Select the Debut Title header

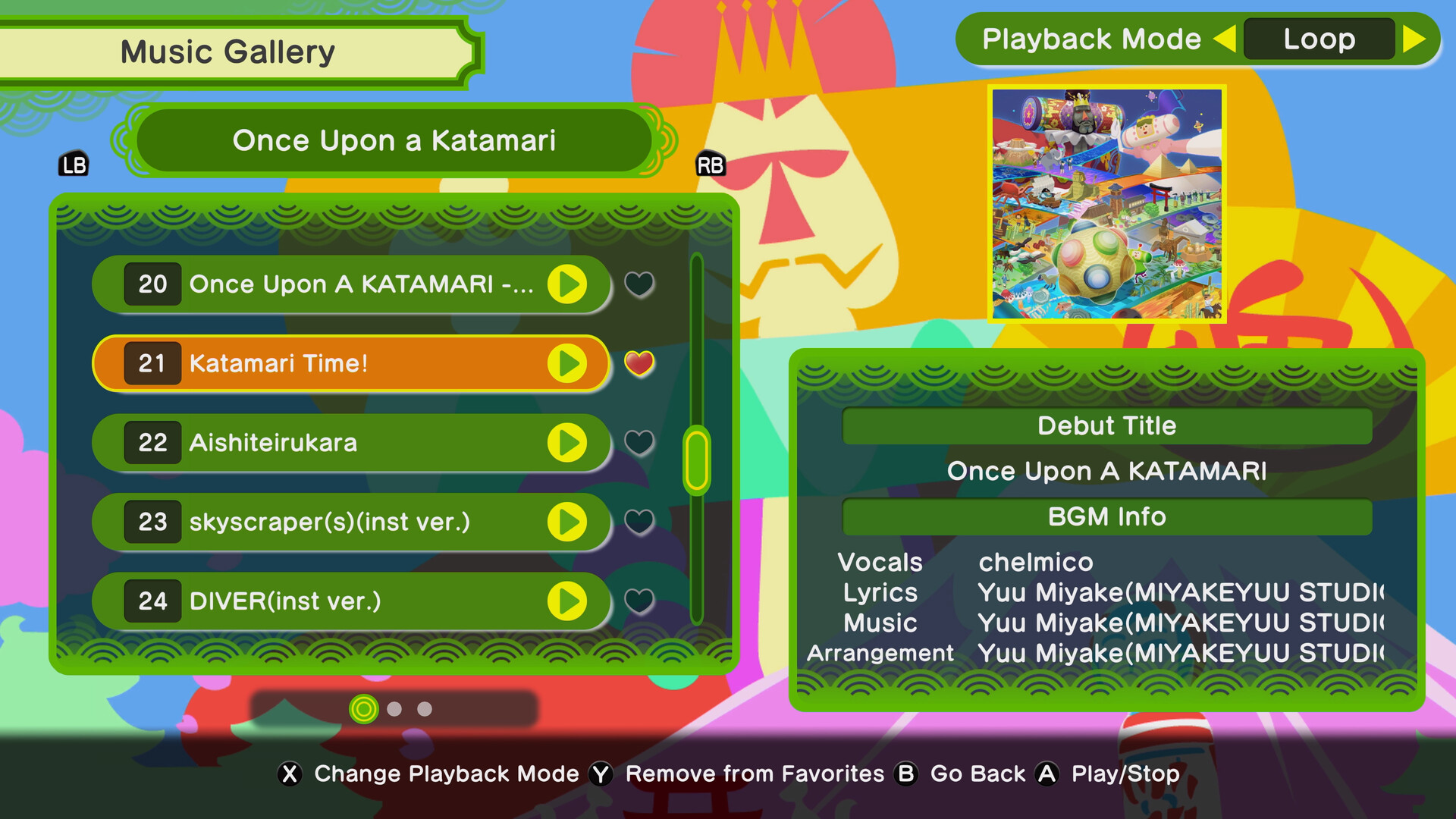tap(1107, 425)
